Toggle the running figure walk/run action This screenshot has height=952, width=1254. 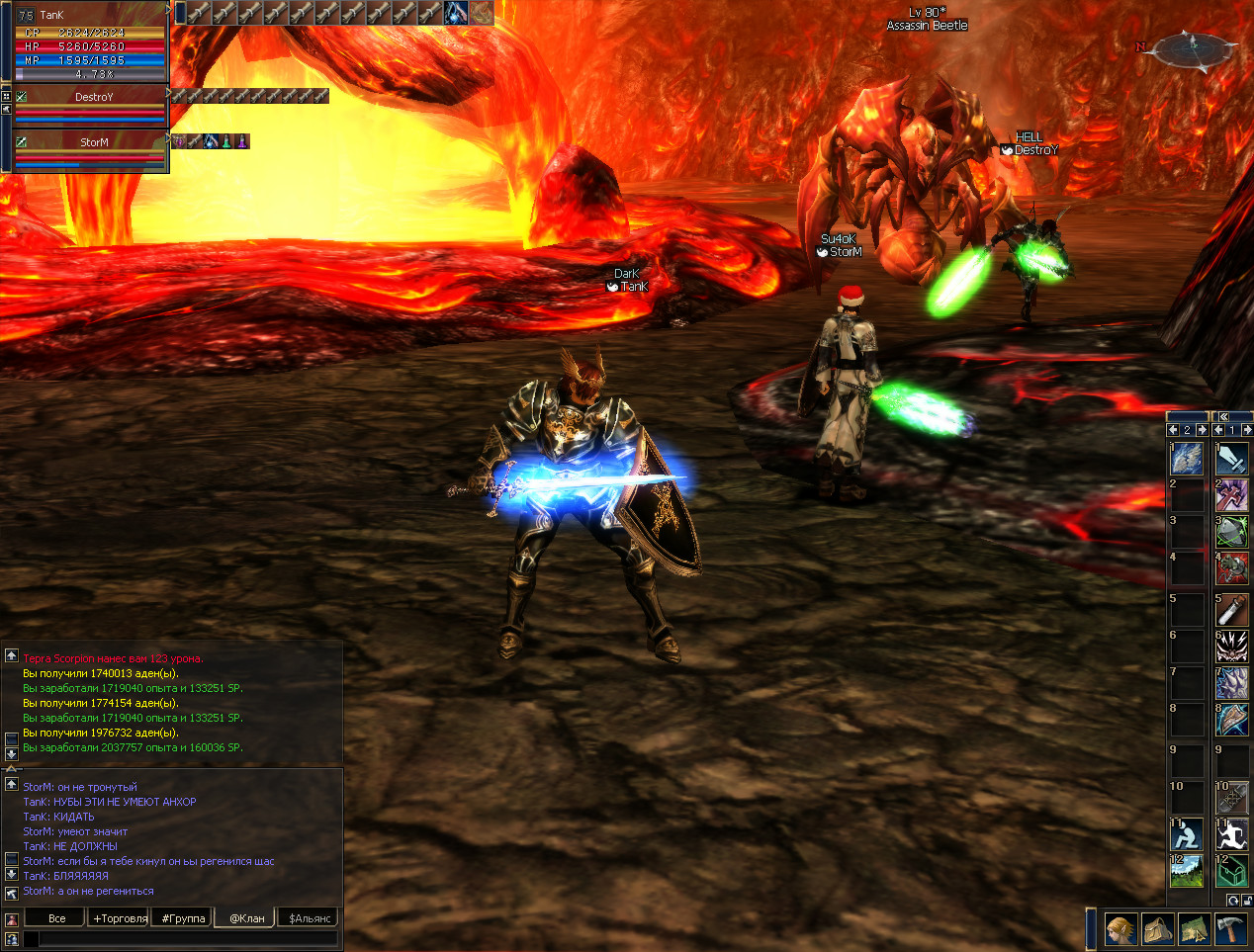[x=1231, y=834]
